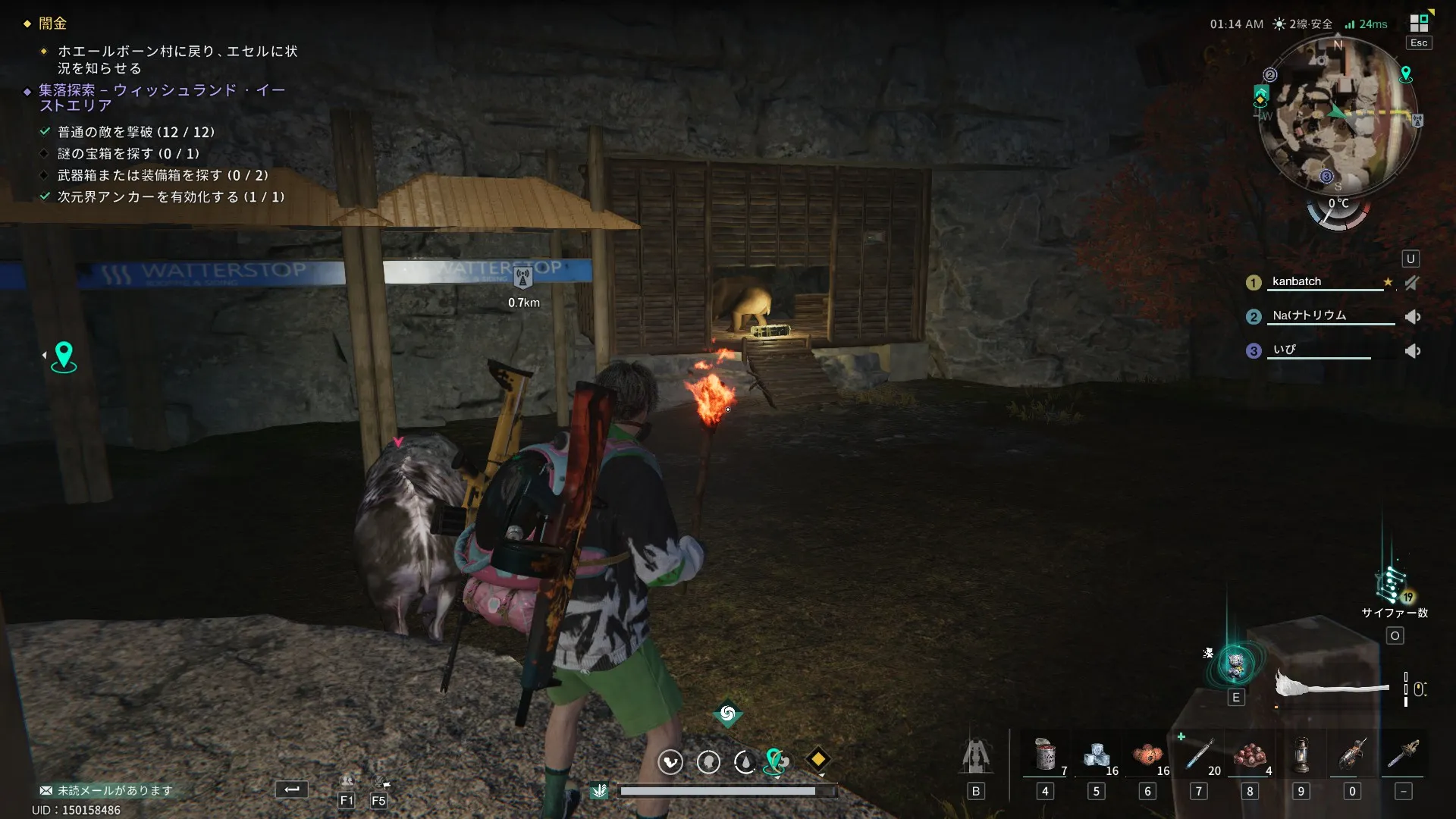Choose the red berries hotbar slot

click(x=1250, y=755)
